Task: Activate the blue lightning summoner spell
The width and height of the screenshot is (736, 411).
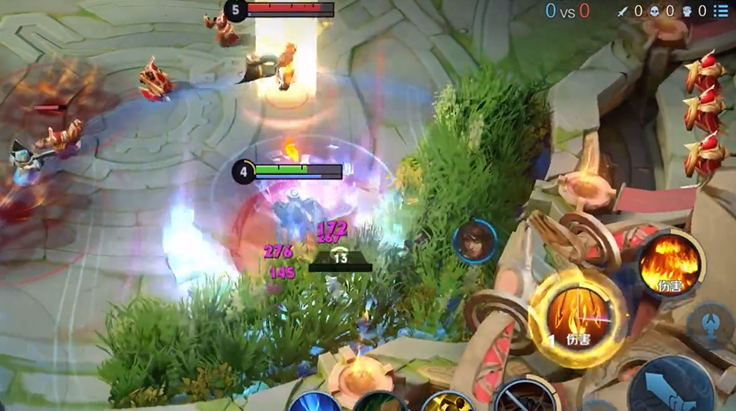Action: click(x=314, y=403)
